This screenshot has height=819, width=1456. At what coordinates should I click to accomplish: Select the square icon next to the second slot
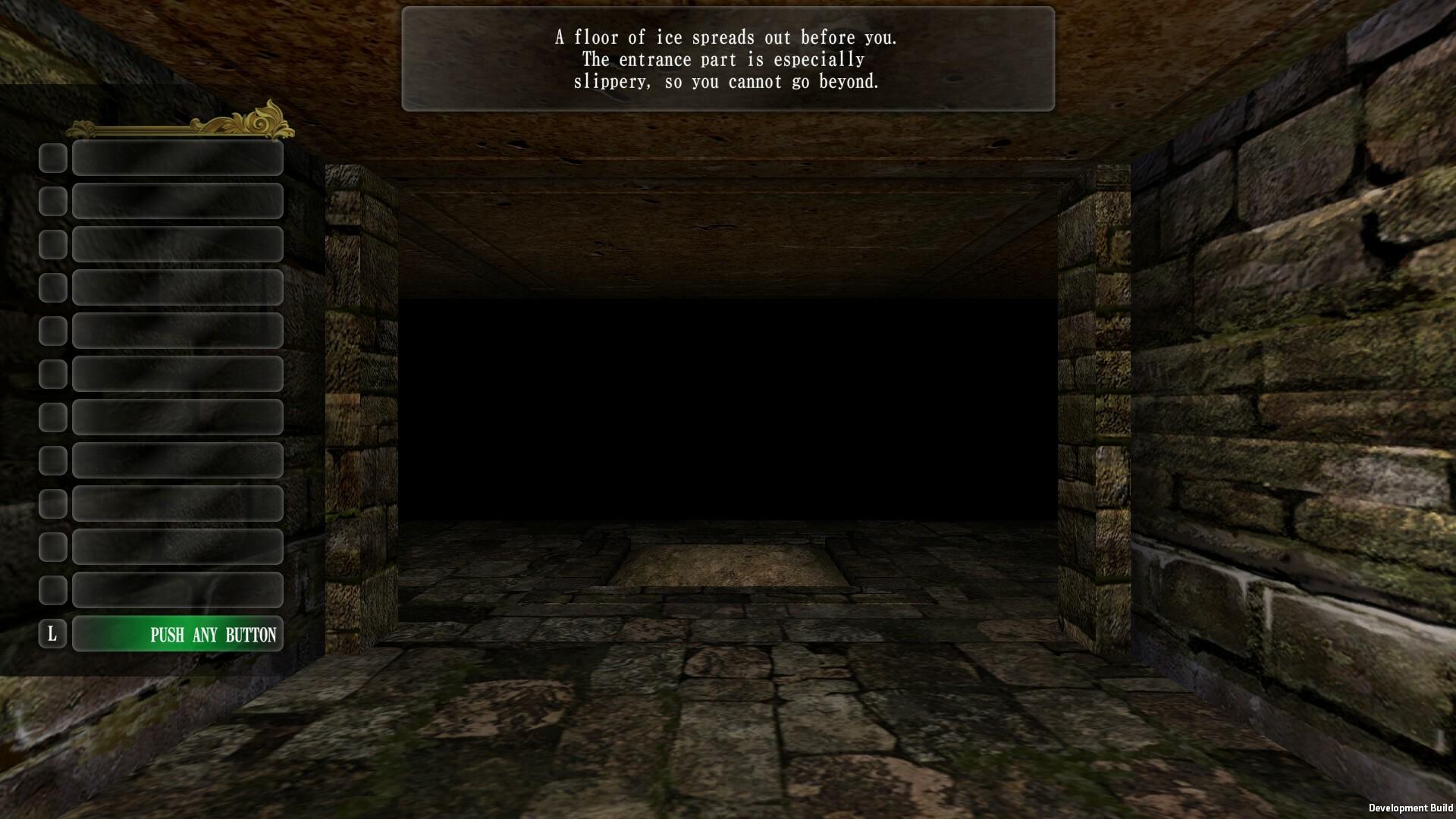point(52,200)
